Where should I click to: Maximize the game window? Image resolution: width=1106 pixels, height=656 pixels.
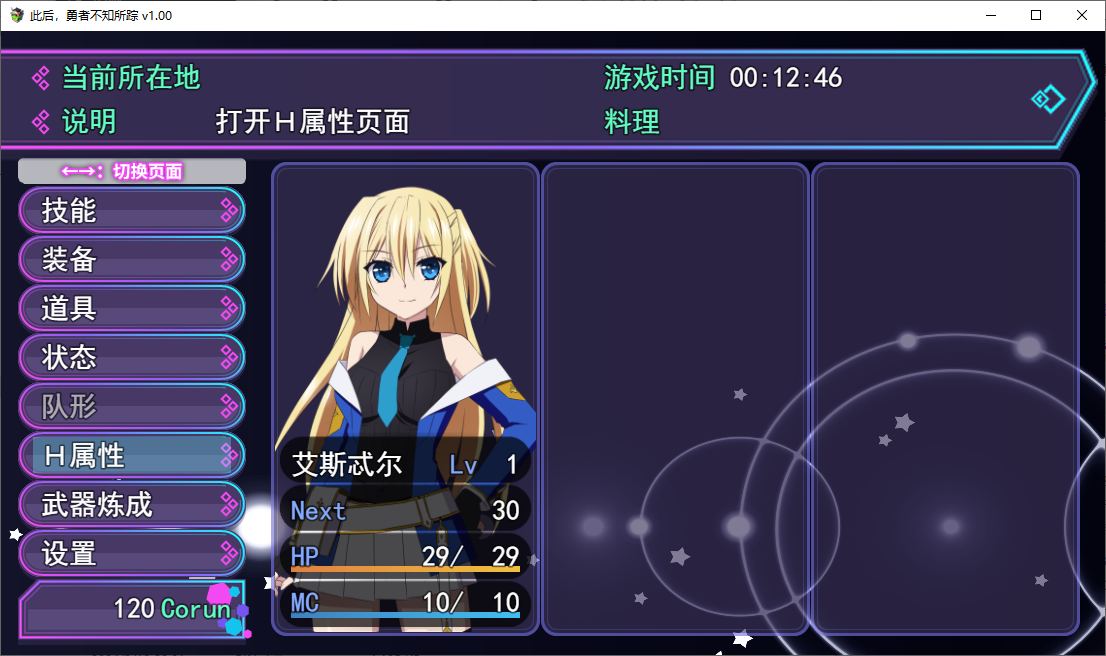tap(1036, 15)
